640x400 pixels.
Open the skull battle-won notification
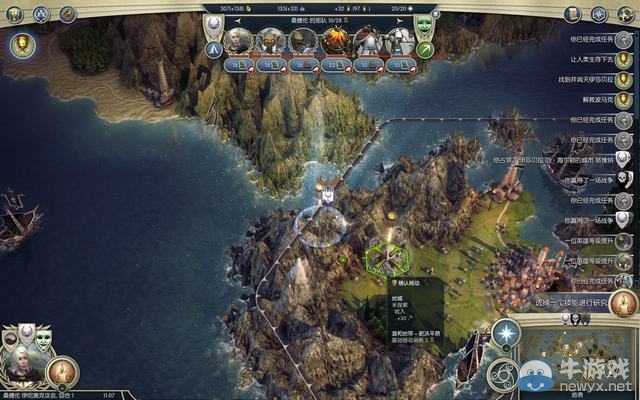(622, 179)
